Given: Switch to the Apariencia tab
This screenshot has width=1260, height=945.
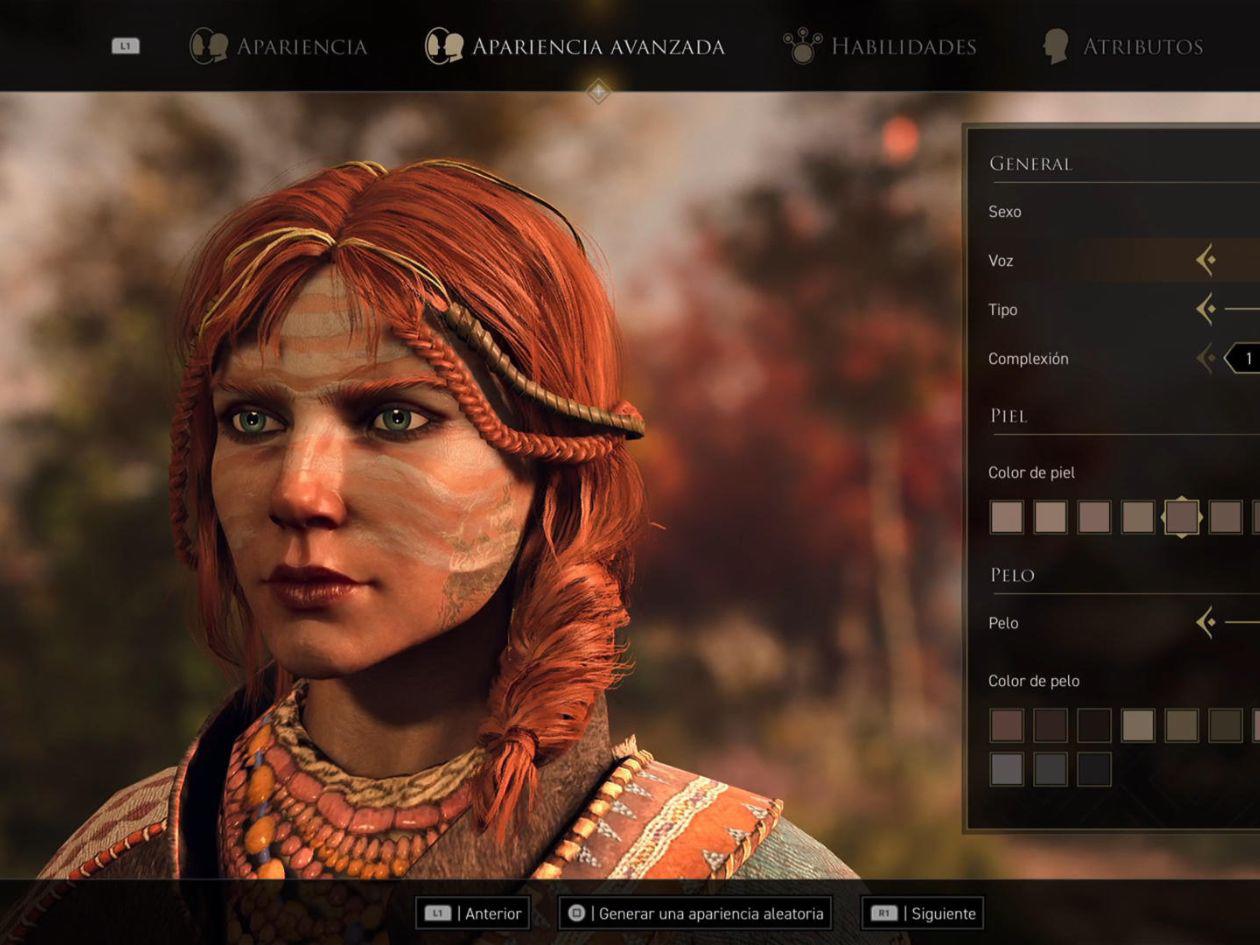Looking at the screenshot, I should click(279, 46).
